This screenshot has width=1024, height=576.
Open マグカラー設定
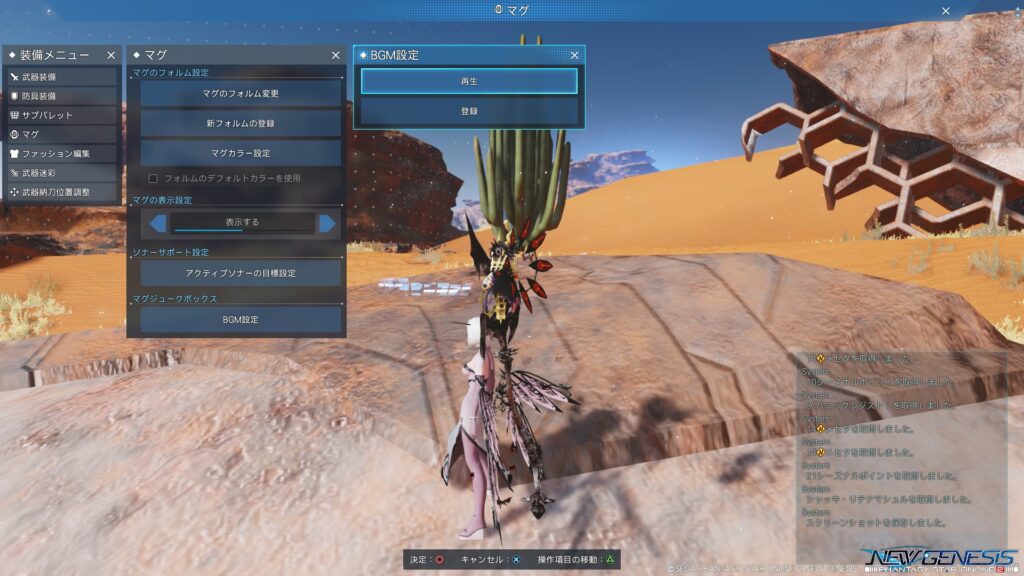(x=240, y=153)
